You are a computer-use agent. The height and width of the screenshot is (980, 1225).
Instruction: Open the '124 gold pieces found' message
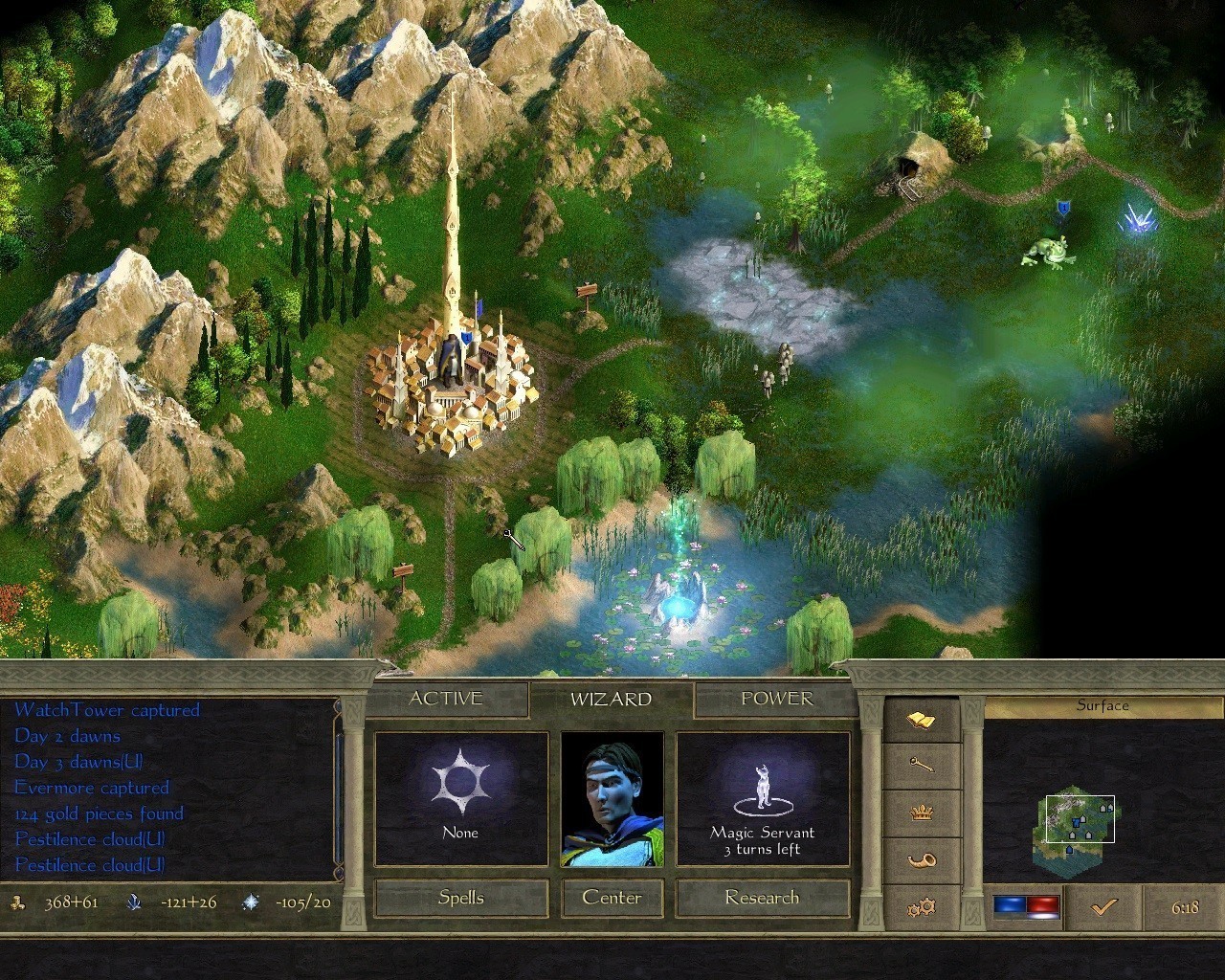pos(99,813)
